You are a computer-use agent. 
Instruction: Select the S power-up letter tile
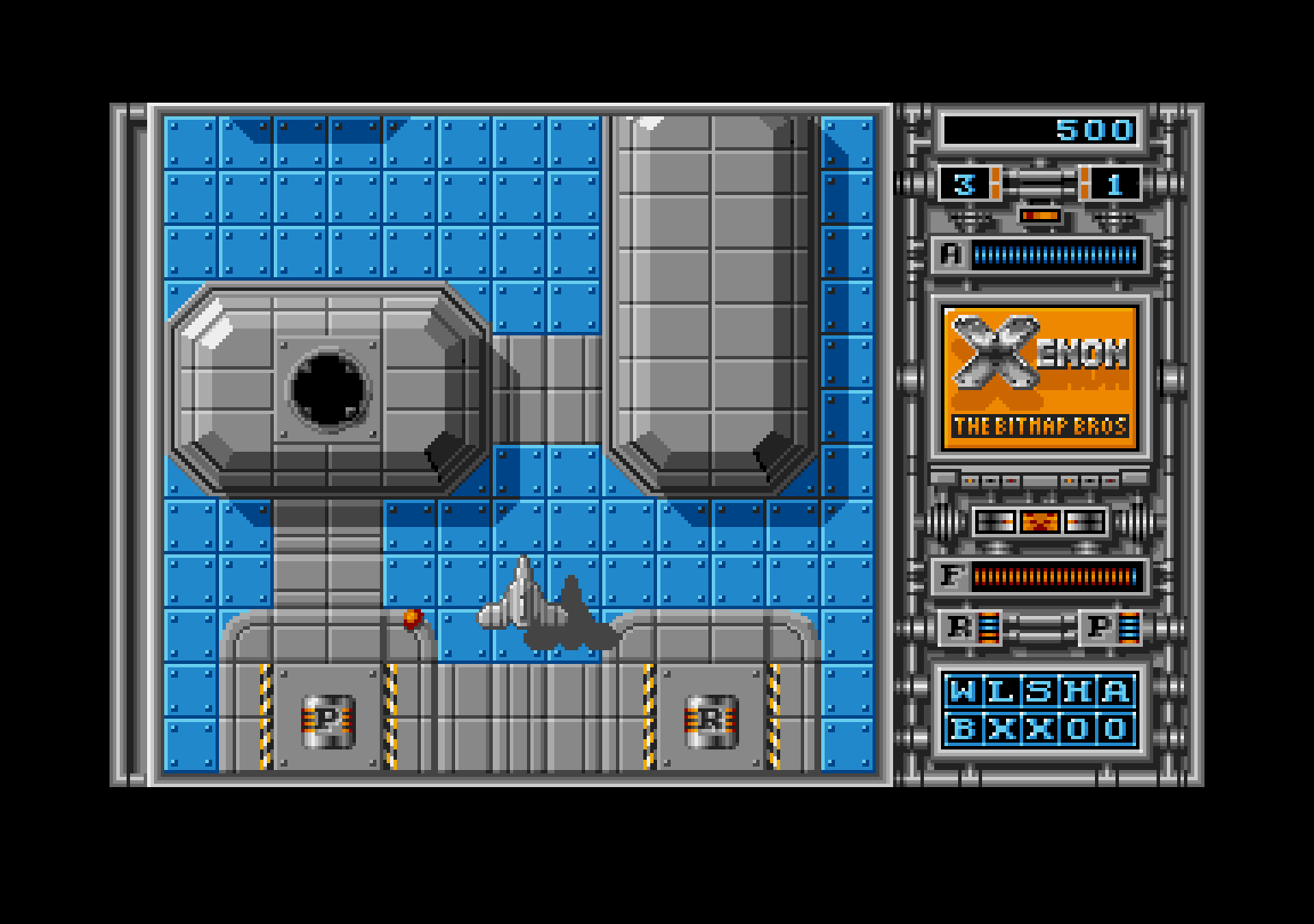[x=1039, y=691]
